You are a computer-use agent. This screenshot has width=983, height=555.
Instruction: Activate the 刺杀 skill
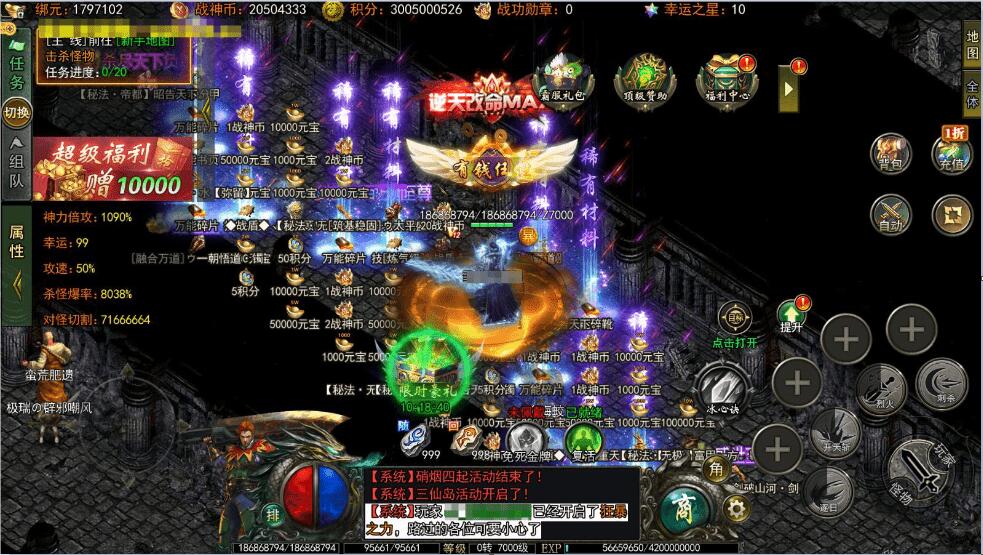point(941,383)
